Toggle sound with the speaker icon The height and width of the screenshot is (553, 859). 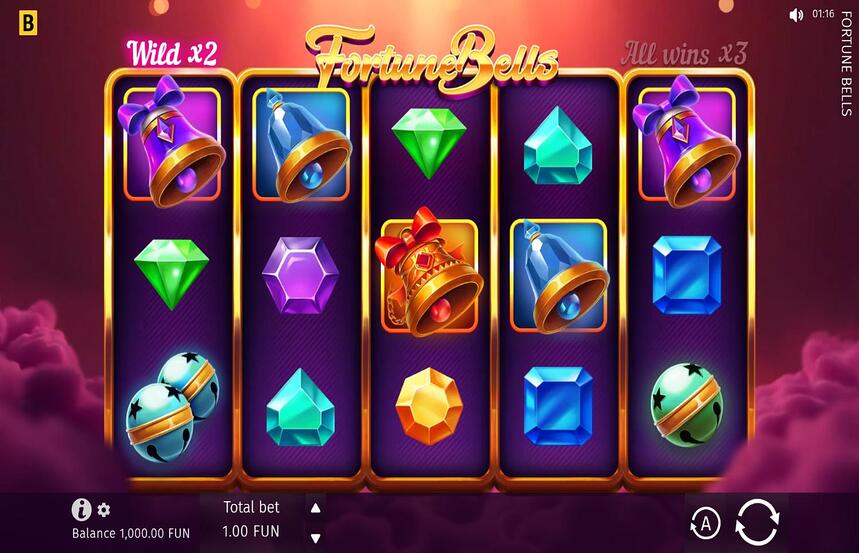pyautogui.click(x=796, y=15)
